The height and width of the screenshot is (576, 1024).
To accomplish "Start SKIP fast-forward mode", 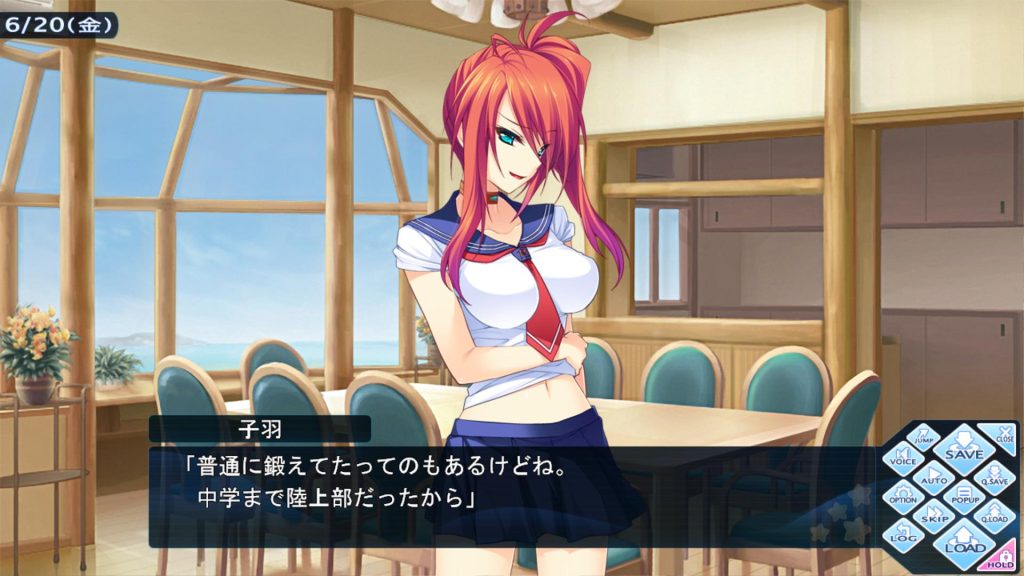I will coord(933,515).
